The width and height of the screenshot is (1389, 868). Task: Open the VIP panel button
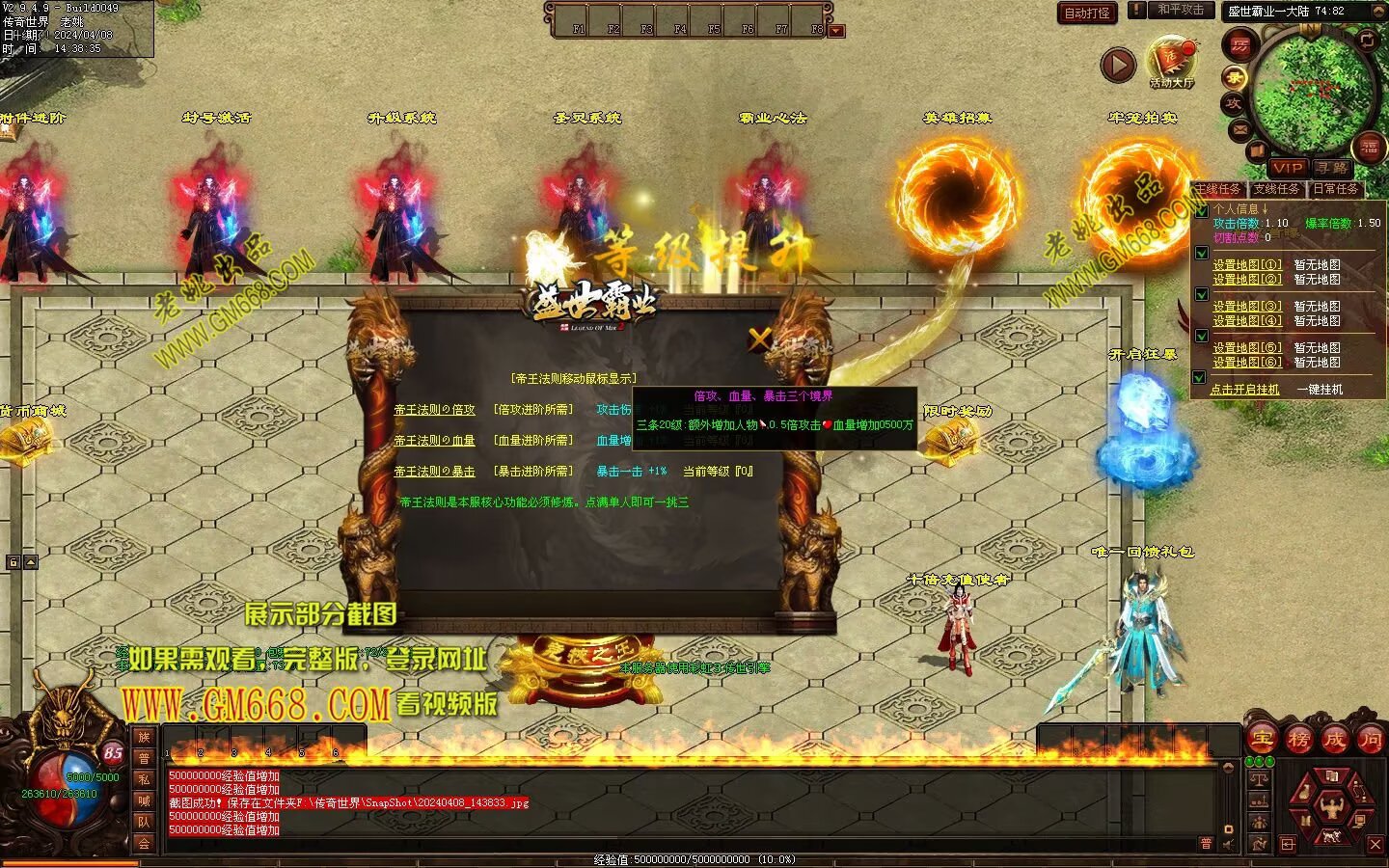[x=1287, y=168]
